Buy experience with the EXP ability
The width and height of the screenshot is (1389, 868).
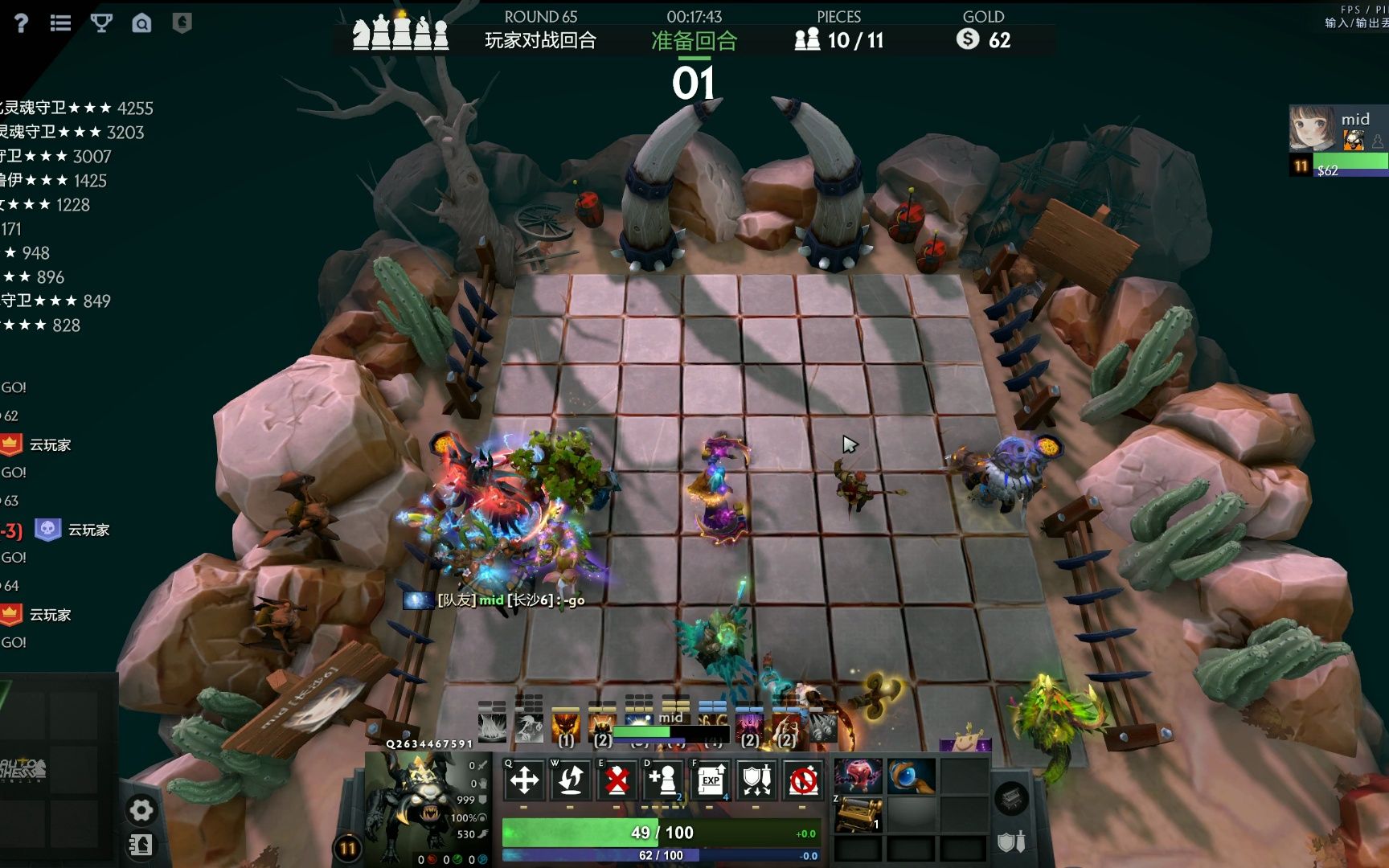coord(711,780)
